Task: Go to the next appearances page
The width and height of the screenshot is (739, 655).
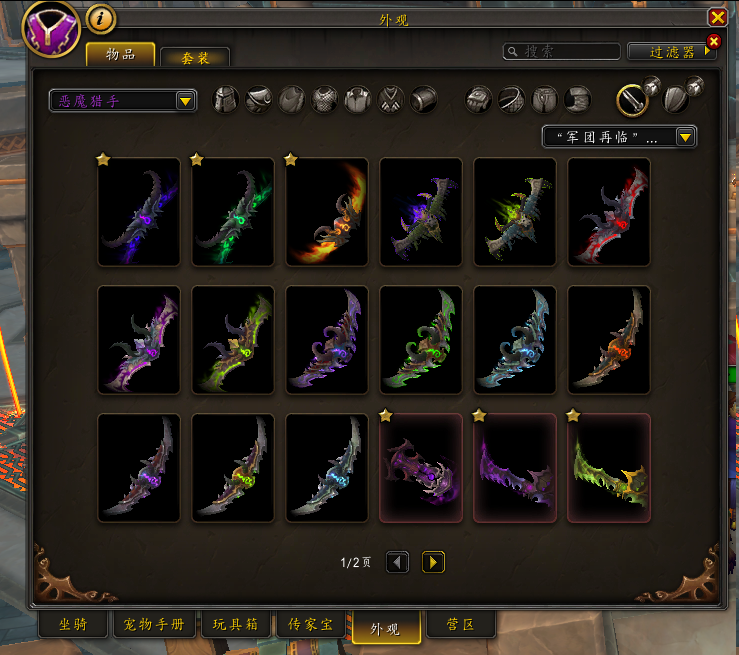Action: [433, 563]
